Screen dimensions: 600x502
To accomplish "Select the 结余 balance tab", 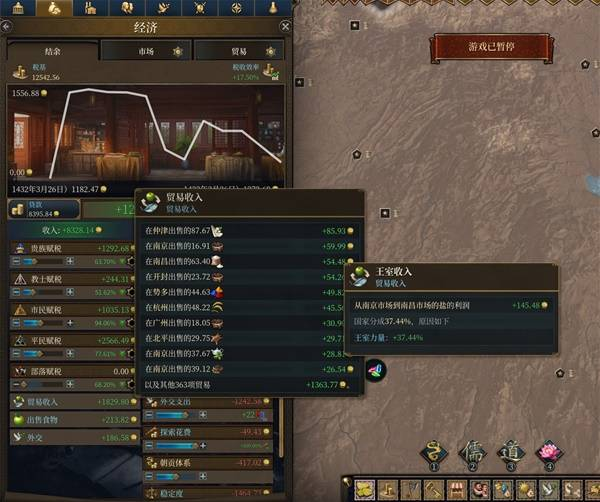I will click(x=52, y=50).
